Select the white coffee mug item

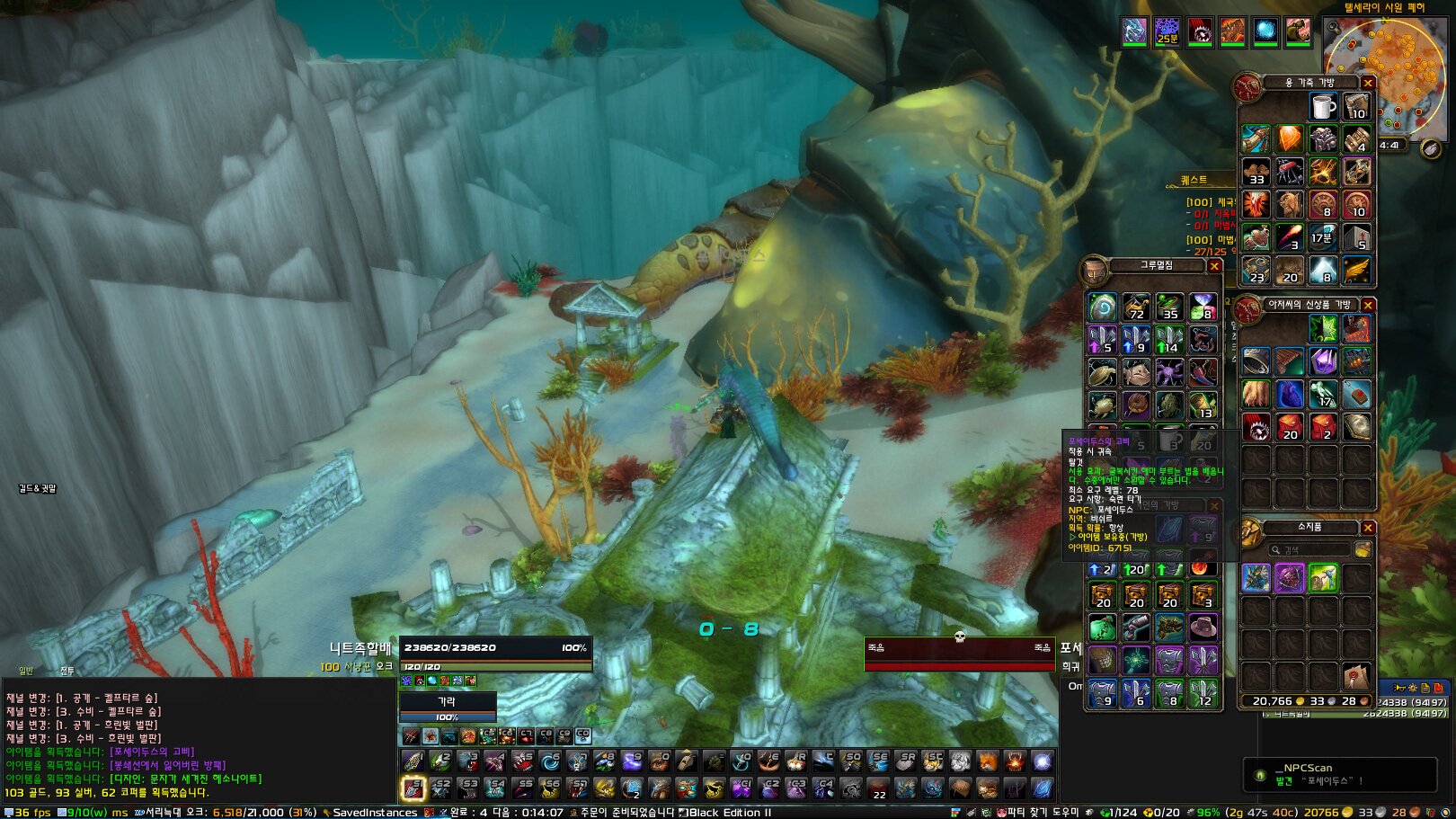pos(1322,107)
